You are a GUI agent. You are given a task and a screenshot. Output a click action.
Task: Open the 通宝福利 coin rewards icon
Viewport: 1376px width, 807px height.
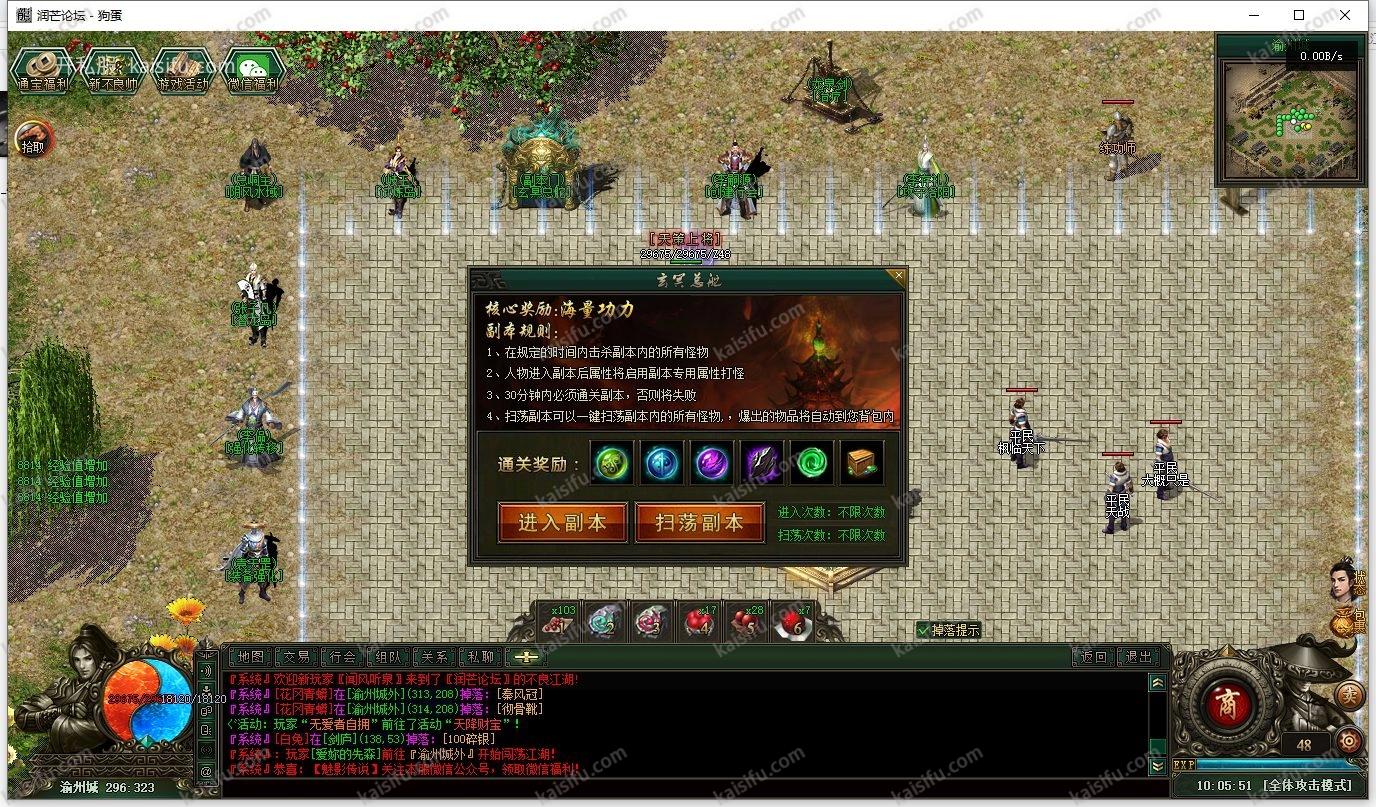(x=41, y=70)
